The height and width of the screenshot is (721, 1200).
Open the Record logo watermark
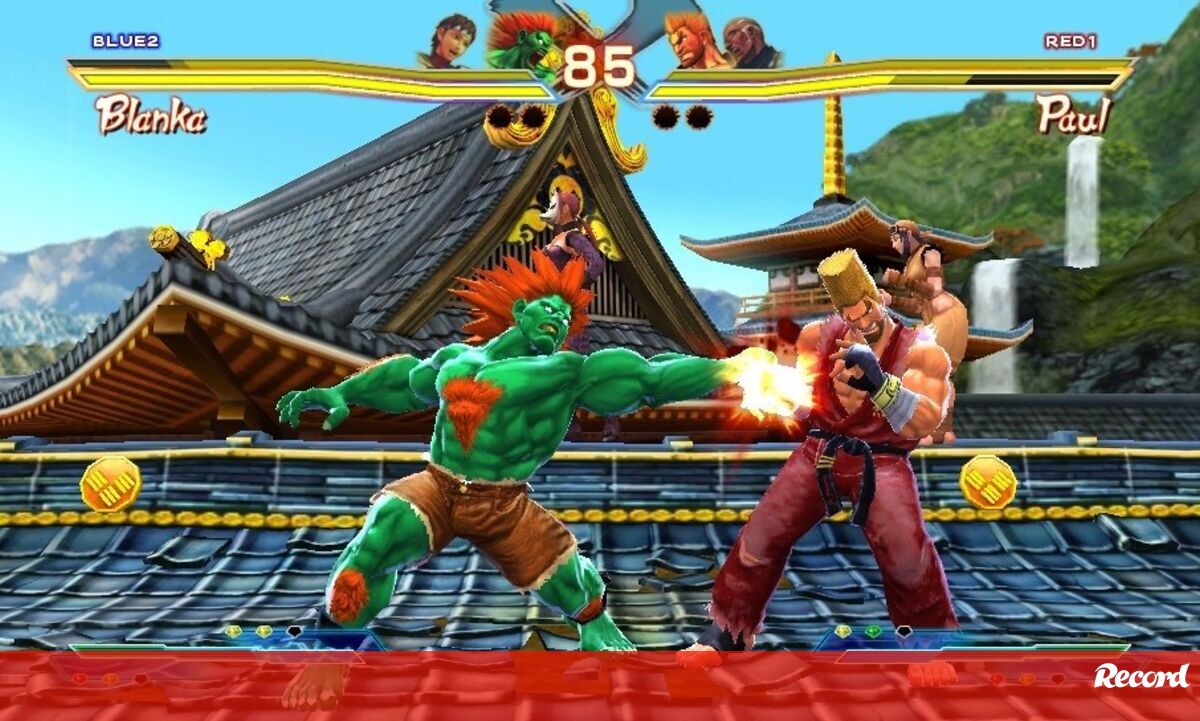pos(1141,677)
